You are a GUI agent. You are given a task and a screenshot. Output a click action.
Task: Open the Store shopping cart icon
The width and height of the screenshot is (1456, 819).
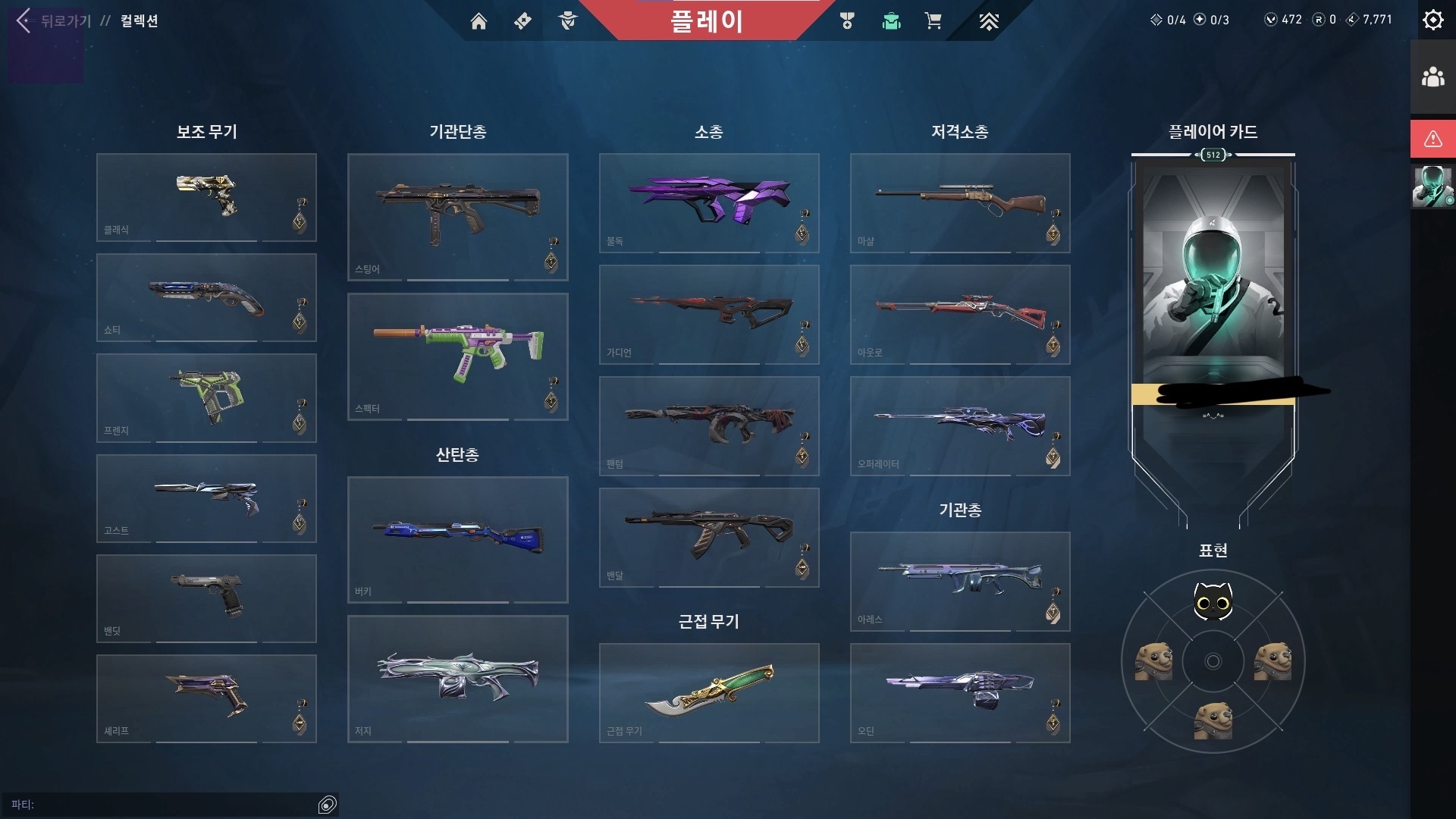click(x=934, y=21)
